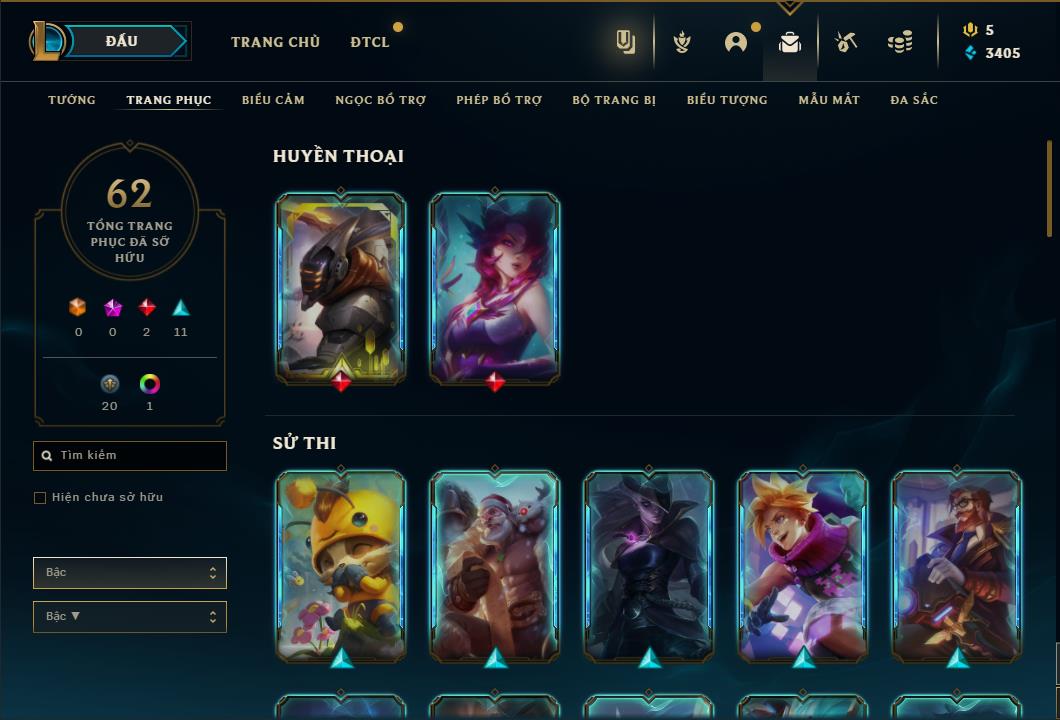Open the Bậc ▼ sort dropdown
Image resolution: width=1060 pixels, height=720 pixels.
point(130,617)
